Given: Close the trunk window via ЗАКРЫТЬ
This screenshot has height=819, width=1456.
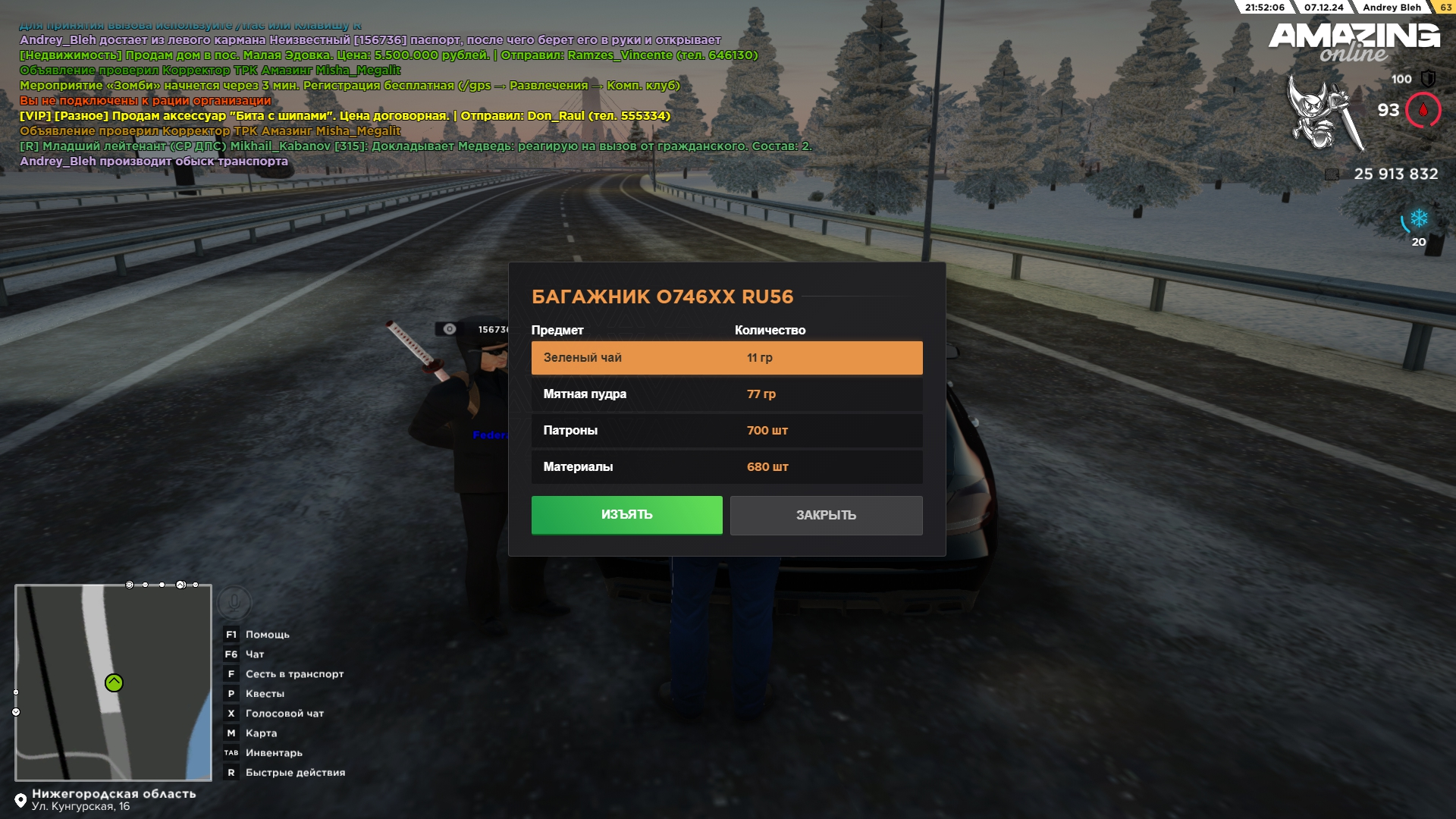Looking at the screenshot, I should (826, 516).
